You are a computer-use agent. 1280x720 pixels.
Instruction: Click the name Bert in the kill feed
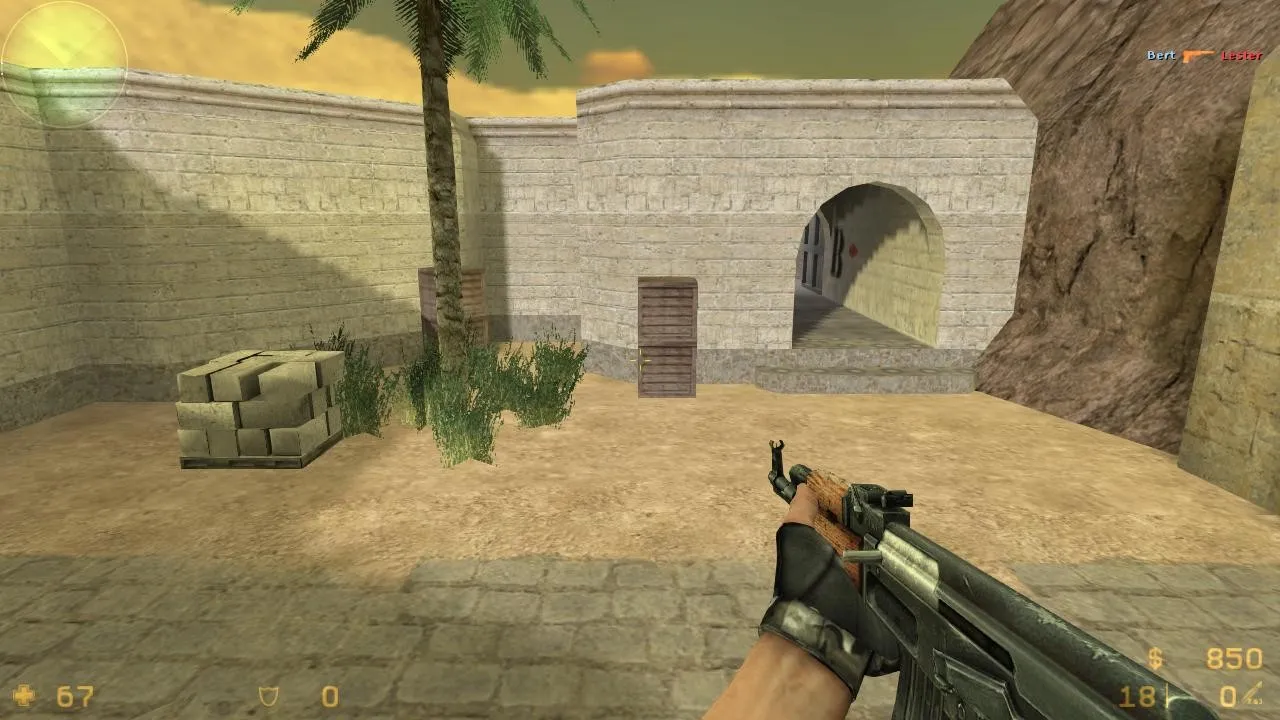coord(1160,56)
